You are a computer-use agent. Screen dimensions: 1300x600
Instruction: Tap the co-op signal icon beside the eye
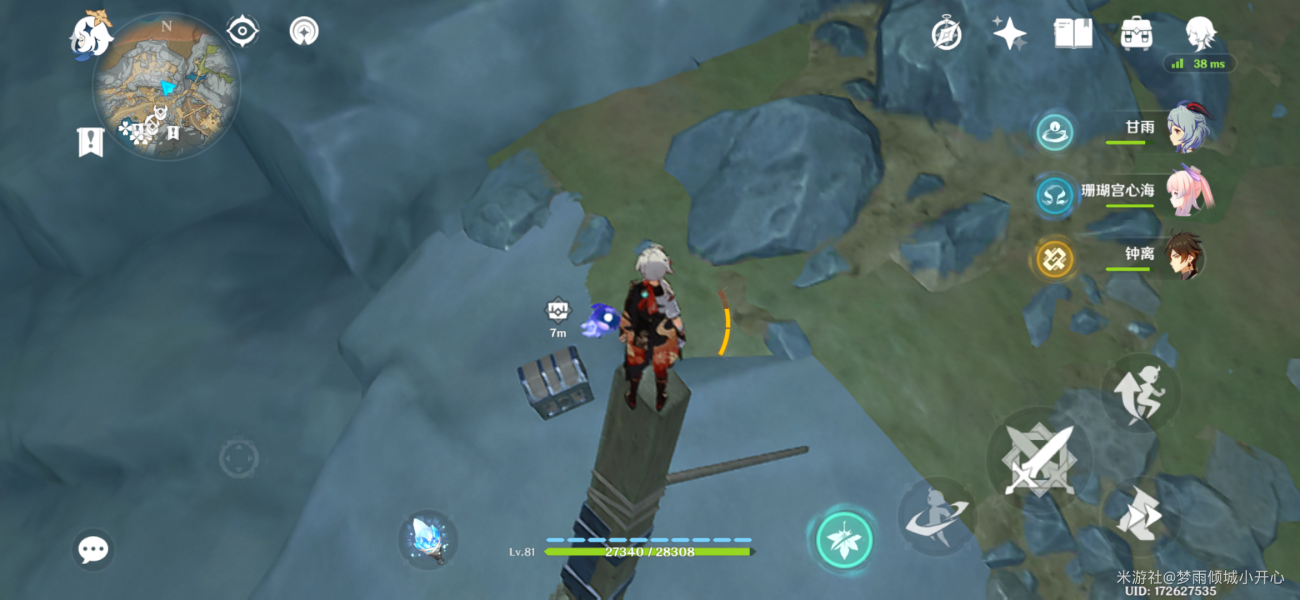pos(304,32)
